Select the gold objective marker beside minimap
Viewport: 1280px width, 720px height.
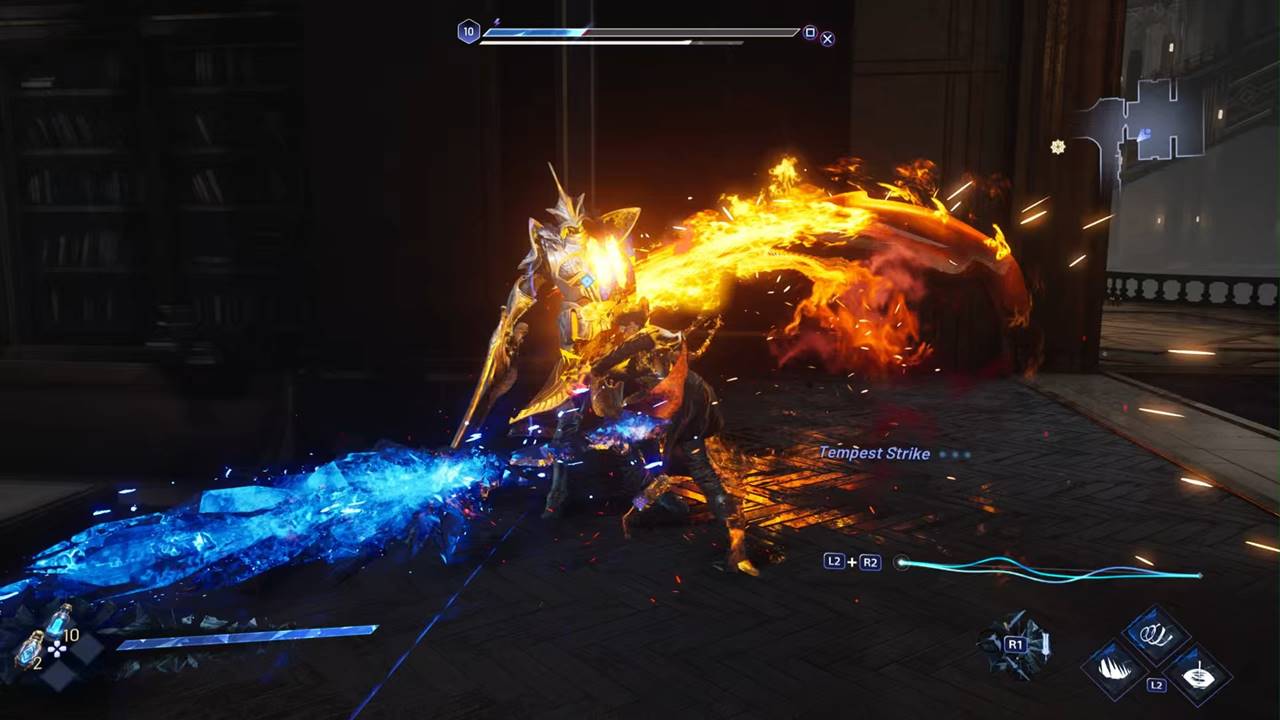pos(1058,147)
